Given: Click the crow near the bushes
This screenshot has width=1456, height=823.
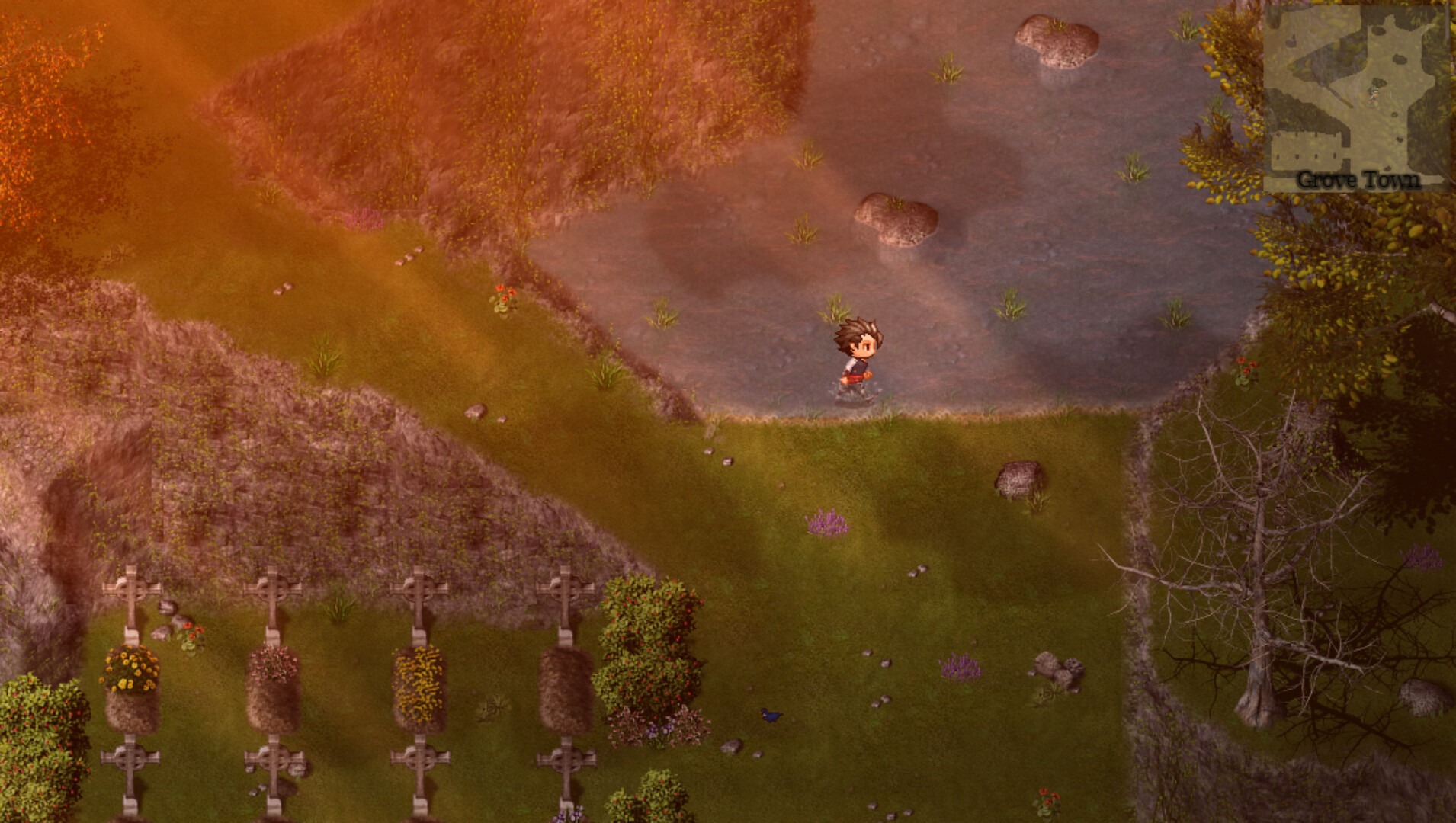Looking at the screenshot, I should tap(771, 716).
